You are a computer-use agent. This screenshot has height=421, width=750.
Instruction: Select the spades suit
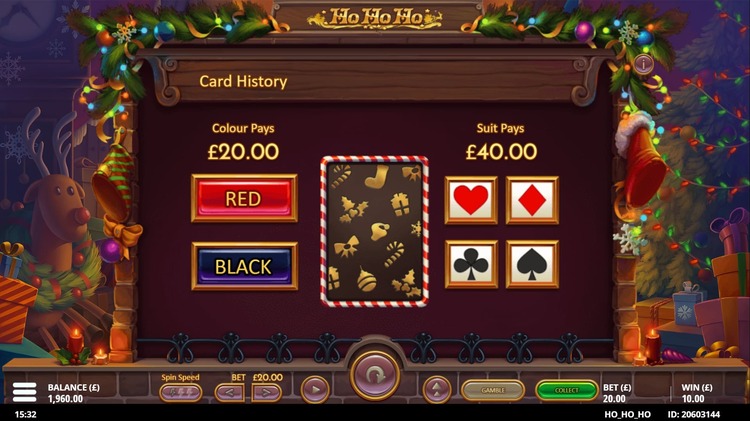pyautogui.click(x=532, y=264)
